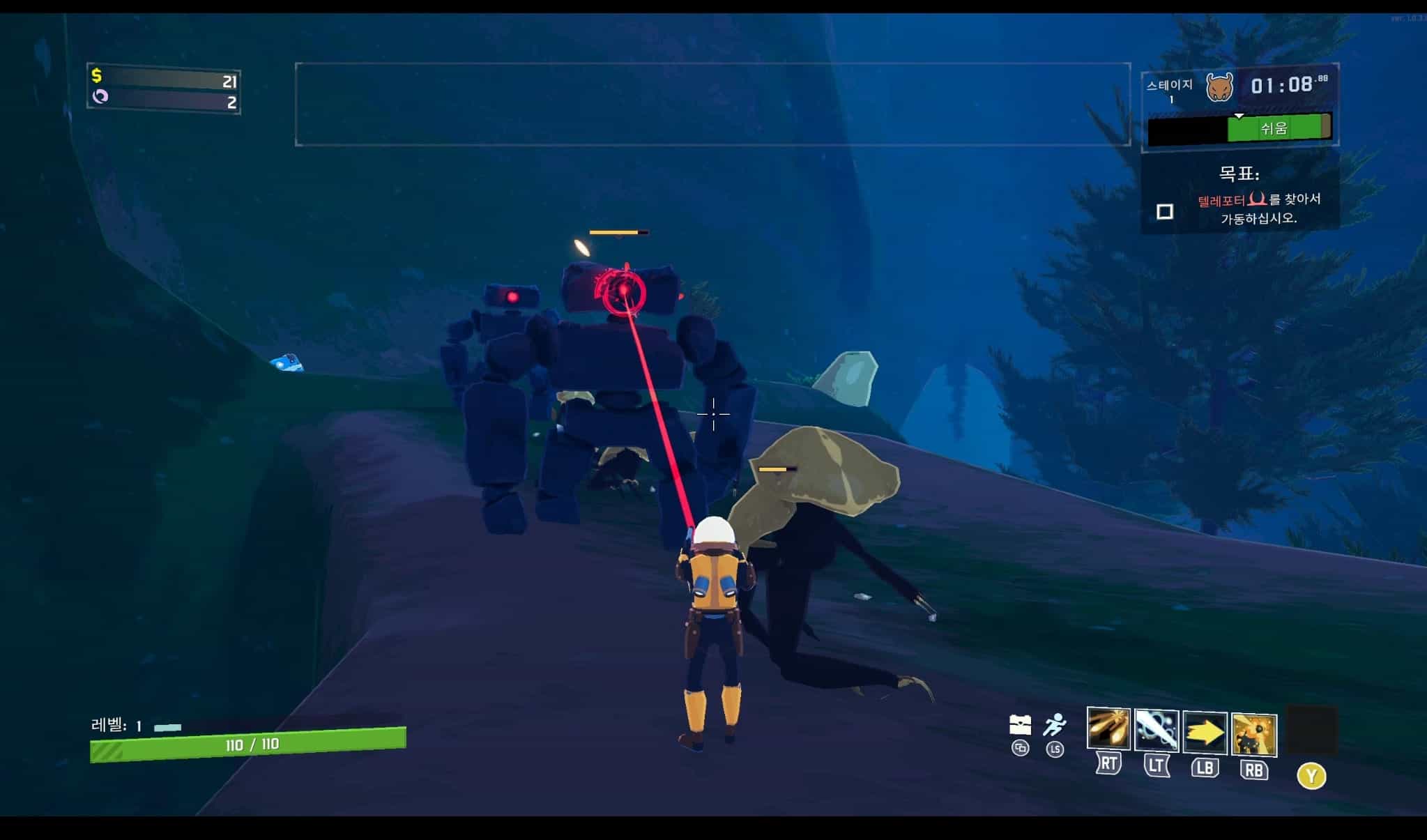Click the green difficulty bar labeled 쉬움

point(1274,128)
